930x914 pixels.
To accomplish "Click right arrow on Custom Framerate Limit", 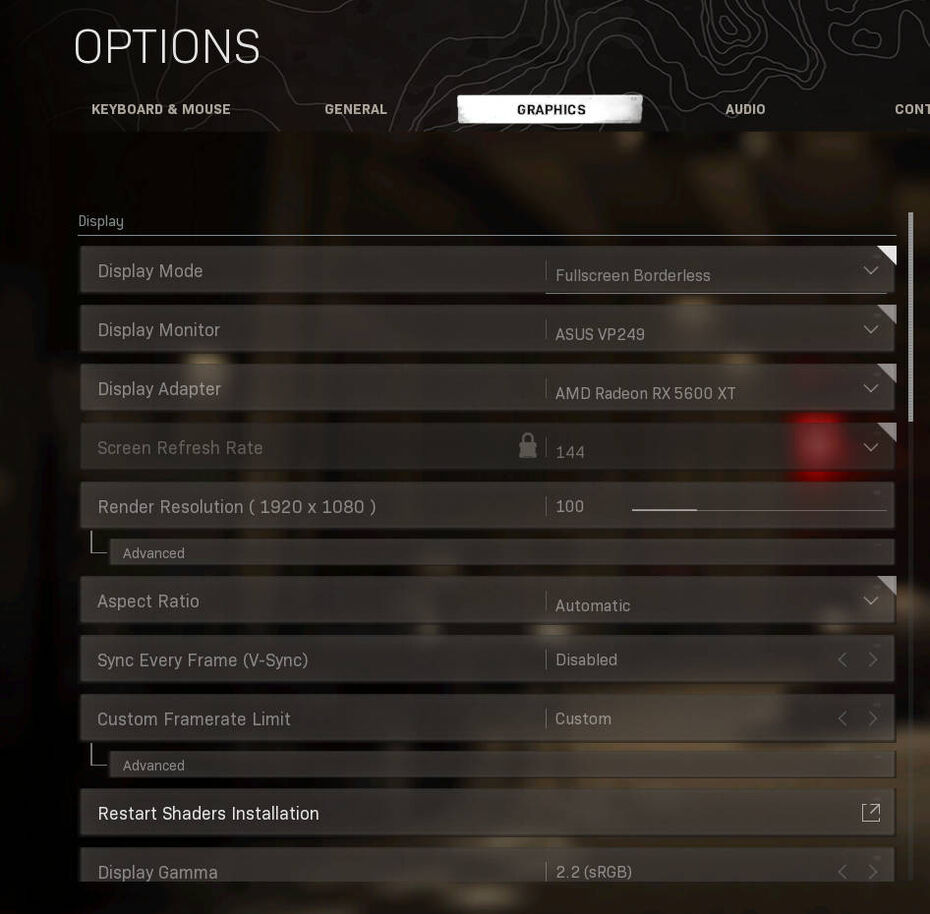I will [x=873, y=719].
